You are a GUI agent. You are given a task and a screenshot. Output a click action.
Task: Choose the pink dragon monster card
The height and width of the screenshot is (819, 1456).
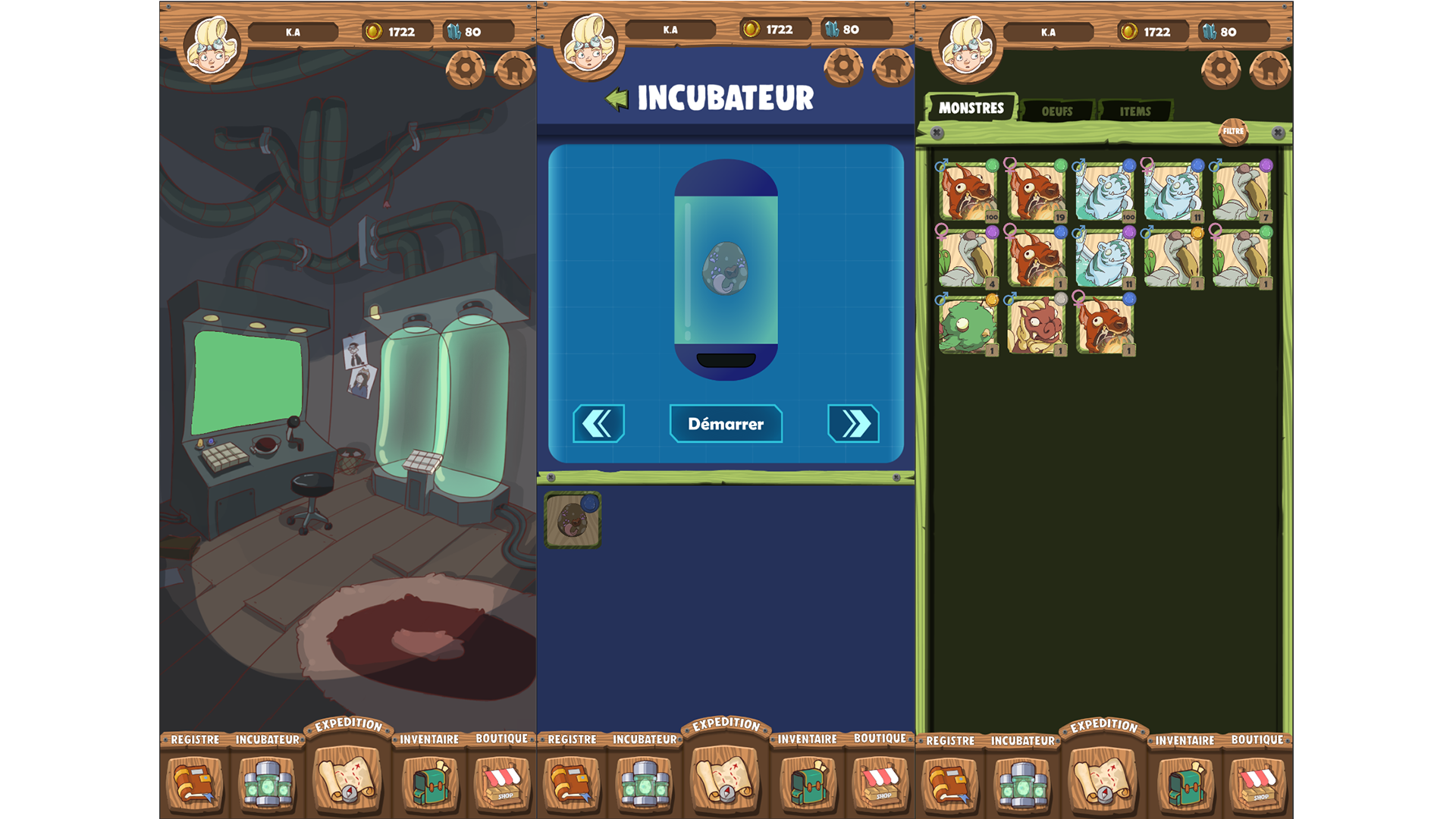point(1036,326)
